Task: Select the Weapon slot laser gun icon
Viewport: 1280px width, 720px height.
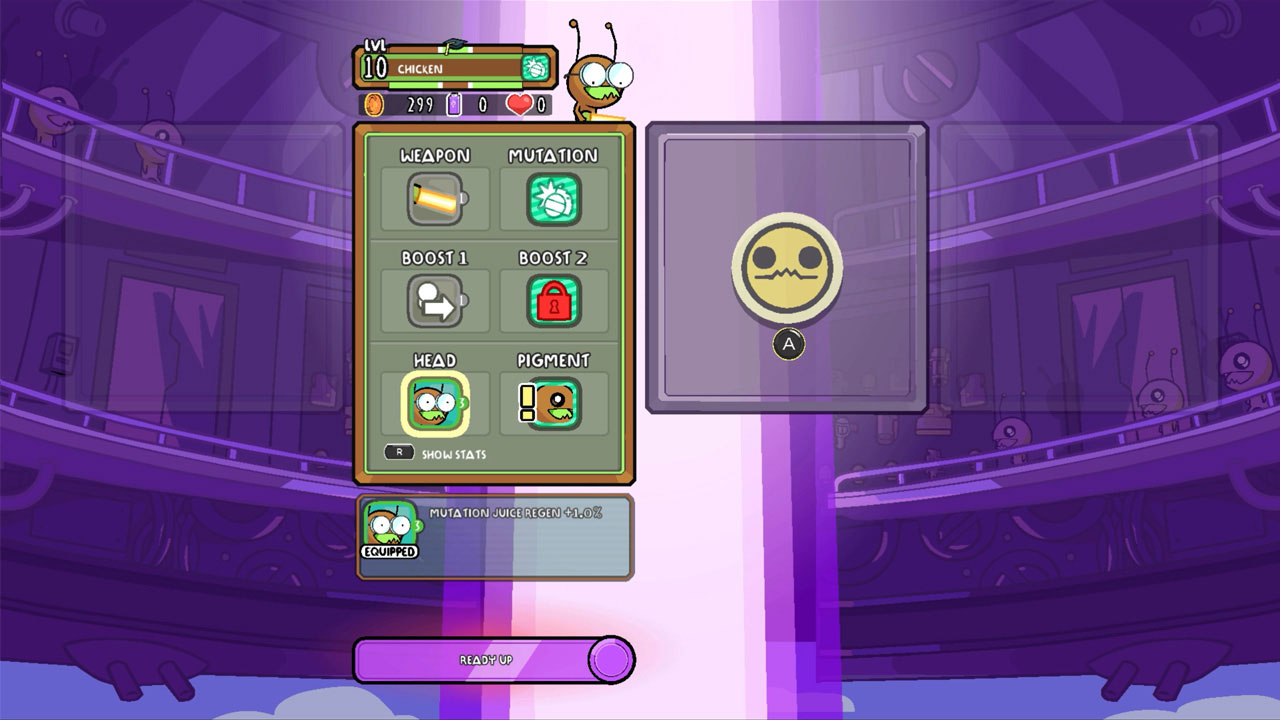Action: [x=433, y=198]
